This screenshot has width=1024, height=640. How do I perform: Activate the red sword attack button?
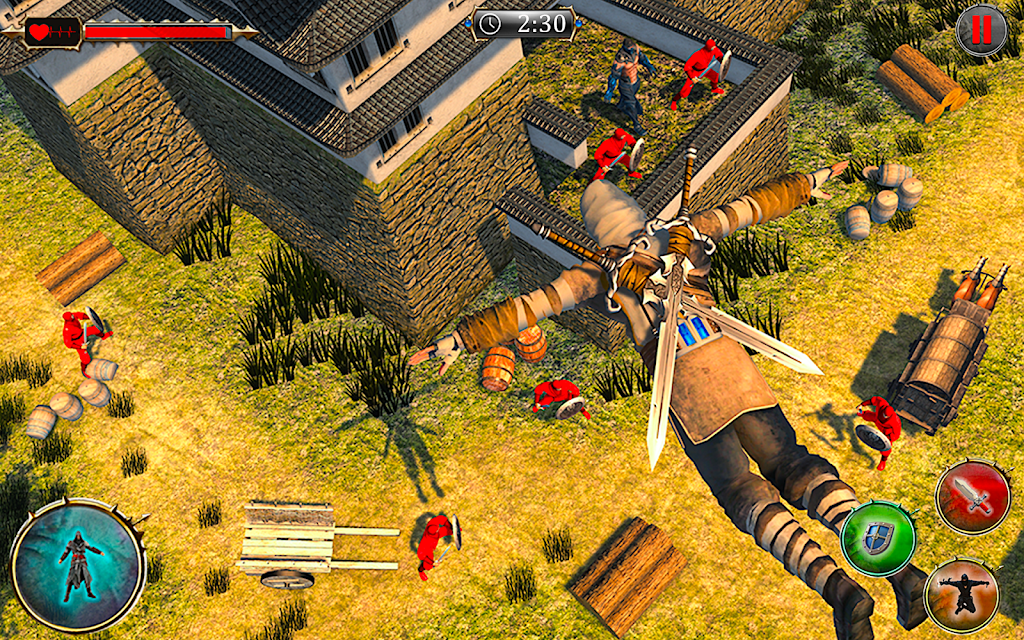pyautogui.click(x=973, y=497)
